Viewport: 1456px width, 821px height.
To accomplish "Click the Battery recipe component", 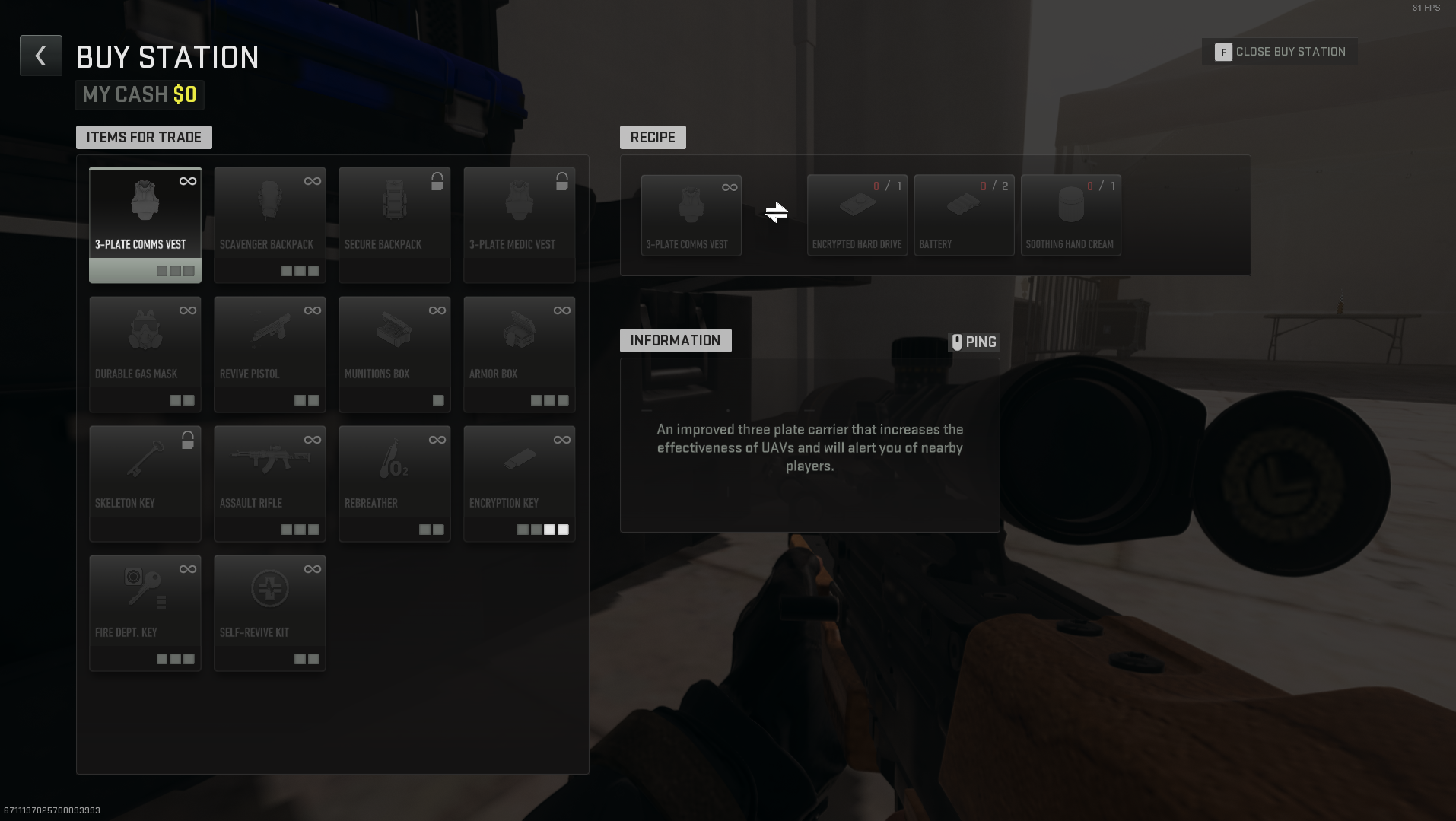I will (x=963, y=215).
